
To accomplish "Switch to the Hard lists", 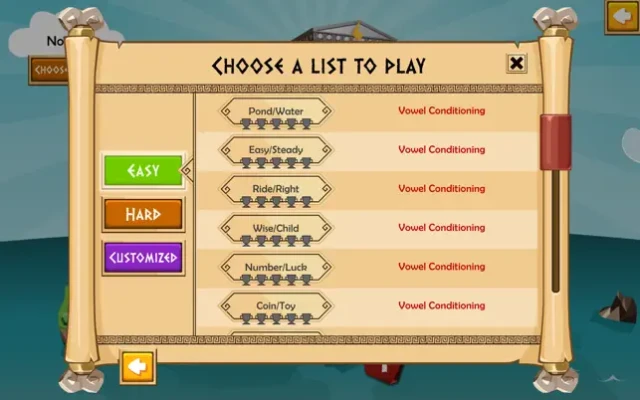I will point(143,214).
